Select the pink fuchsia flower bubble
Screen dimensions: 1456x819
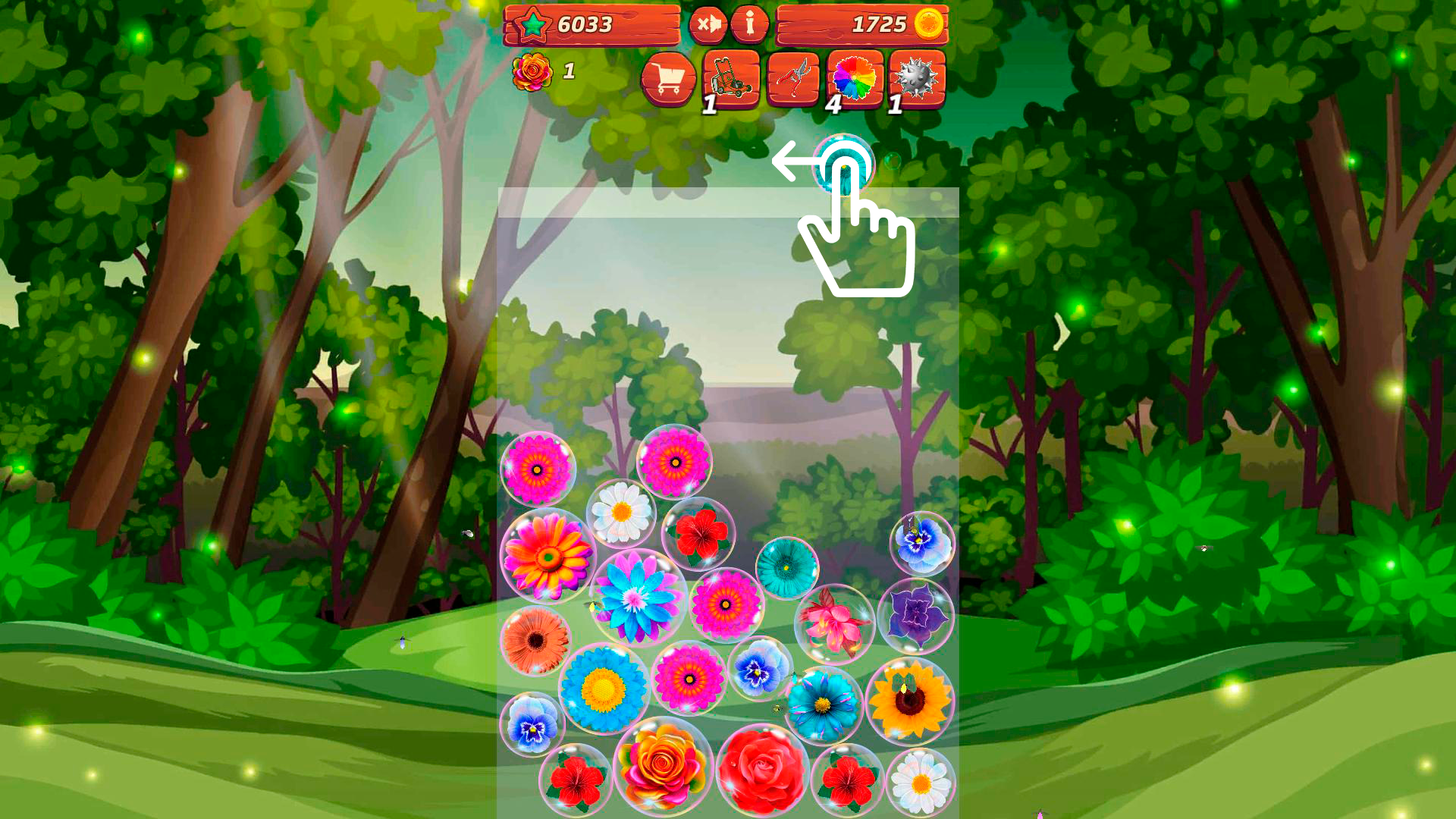click(834, 622)
